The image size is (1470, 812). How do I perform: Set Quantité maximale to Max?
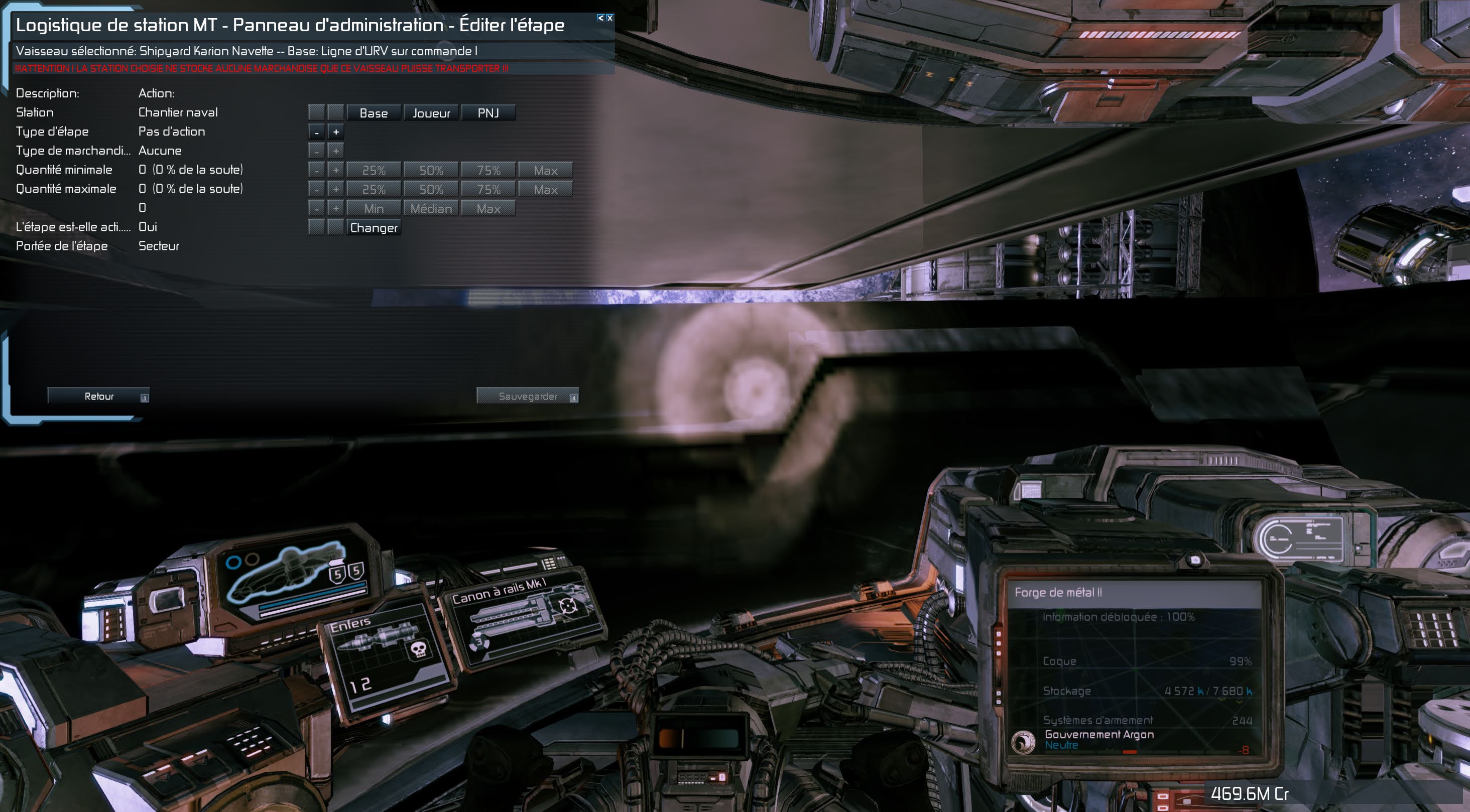pos(545,189)
